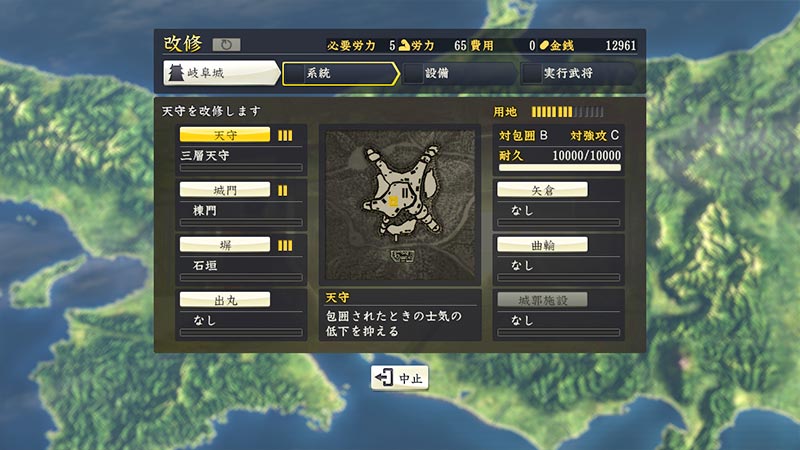Click the greyed 城郭施設 facility button
The image size is (800, 450).
[x=542, y=299]
